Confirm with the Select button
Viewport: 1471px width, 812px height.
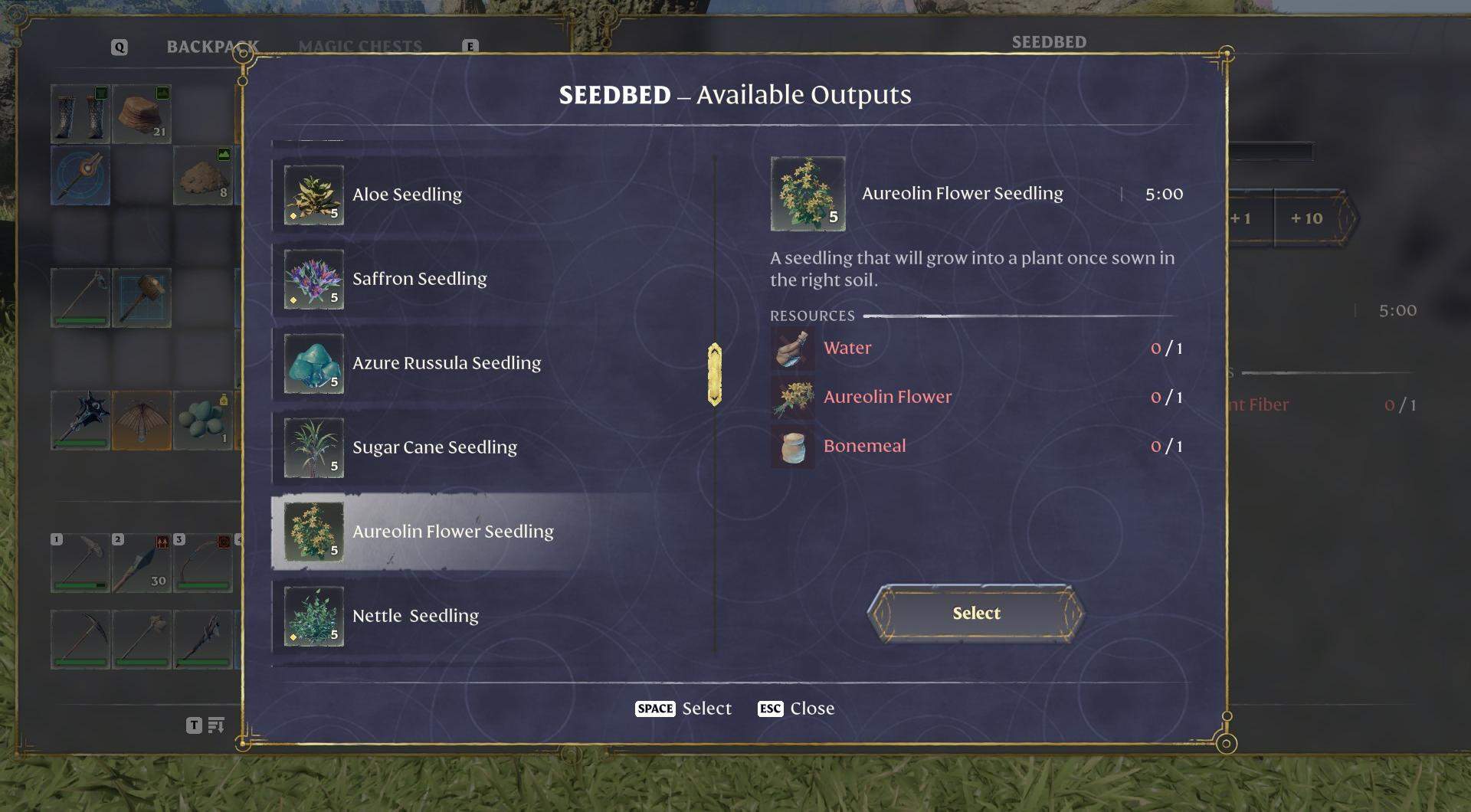(x=975, y=613)
